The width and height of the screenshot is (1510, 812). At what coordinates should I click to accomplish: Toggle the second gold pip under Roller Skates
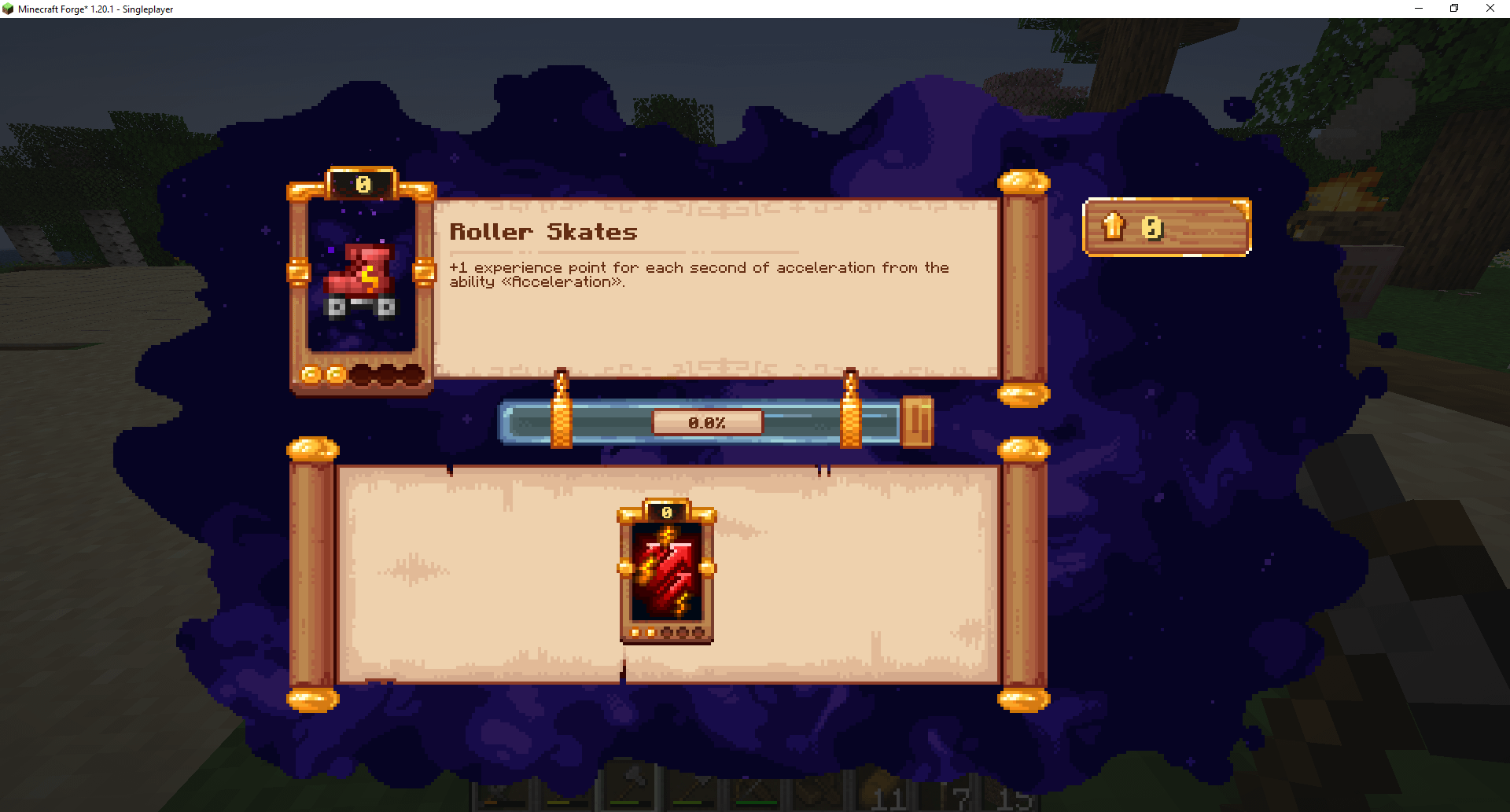tap(337, 375)
